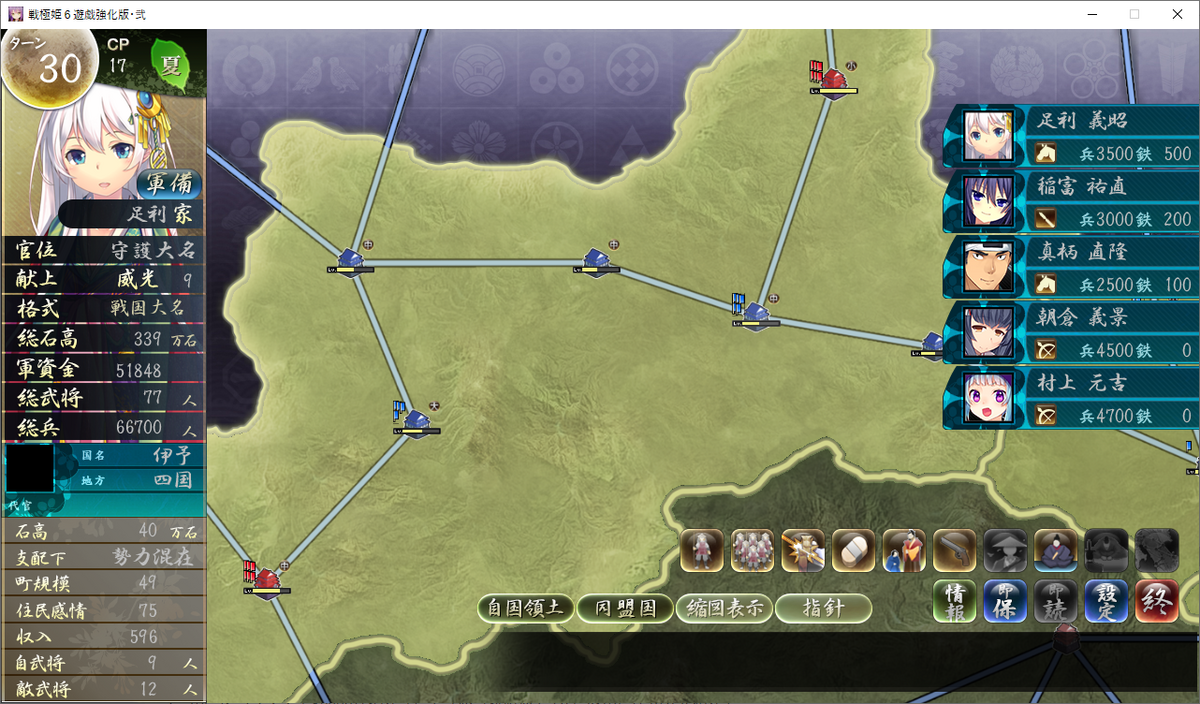Toggle the 縮図表示 reduced map view
1200x704 pixels.
(x=723, y=608)
